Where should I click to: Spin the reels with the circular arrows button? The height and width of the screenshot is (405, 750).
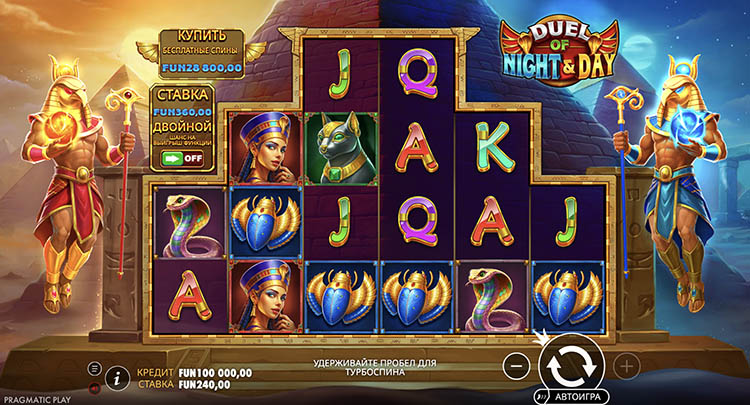tap(571, 363)
